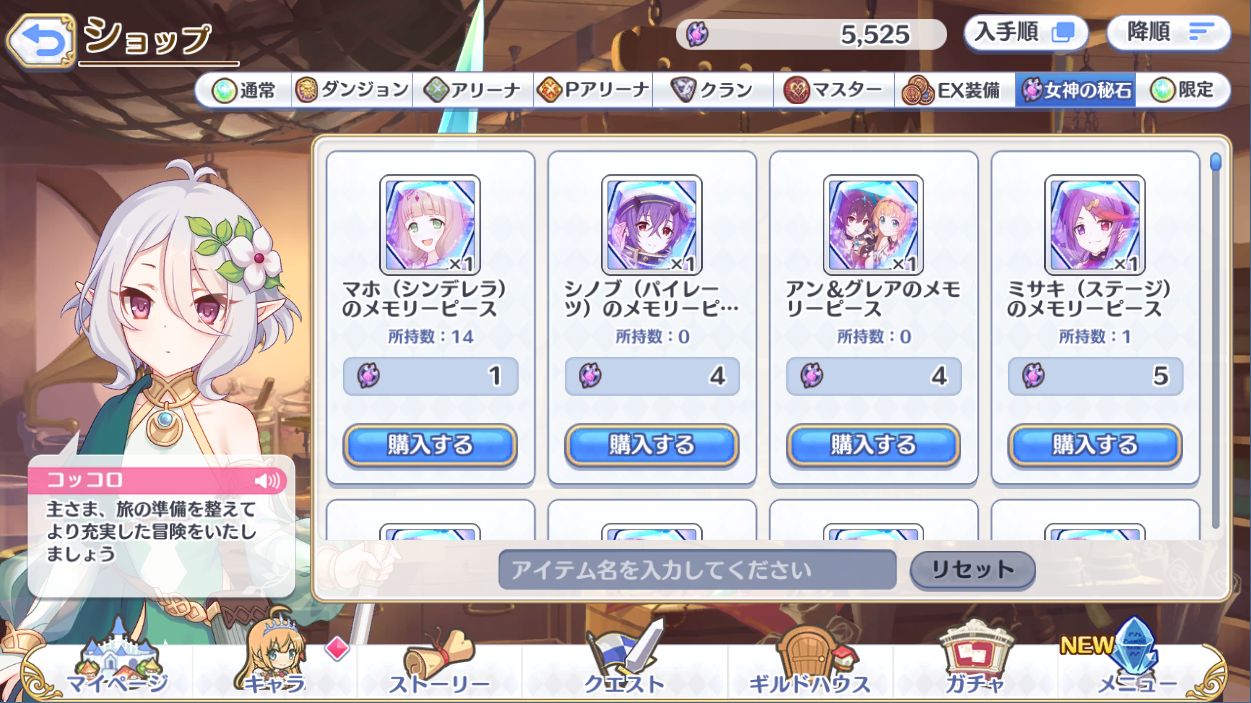Viewport: 1251px width, 703px height.
Task: Purchase アン＆グレア memory piece
Action: (x=873, y=445)
